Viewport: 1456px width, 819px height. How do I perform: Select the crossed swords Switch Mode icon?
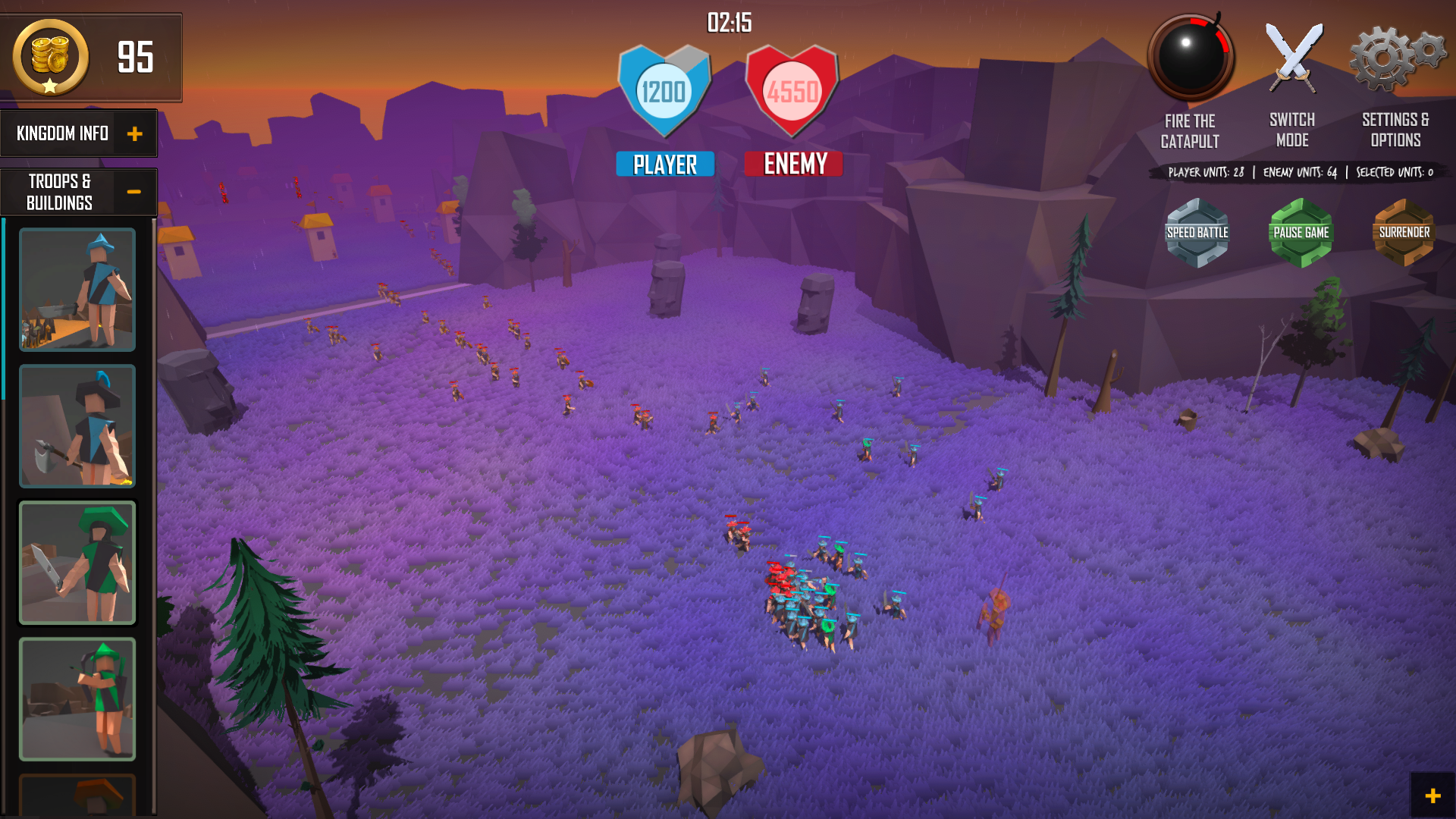pyautogui.click(x=1293, y=57)
